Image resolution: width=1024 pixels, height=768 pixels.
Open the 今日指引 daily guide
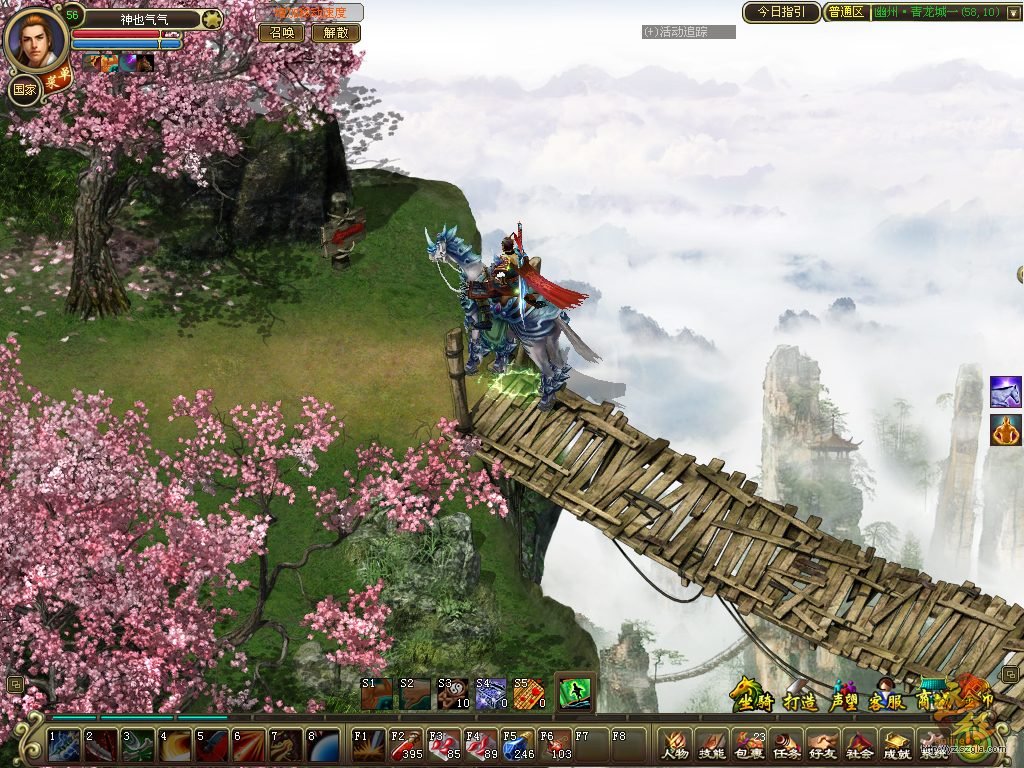click(x=780, y=12)
